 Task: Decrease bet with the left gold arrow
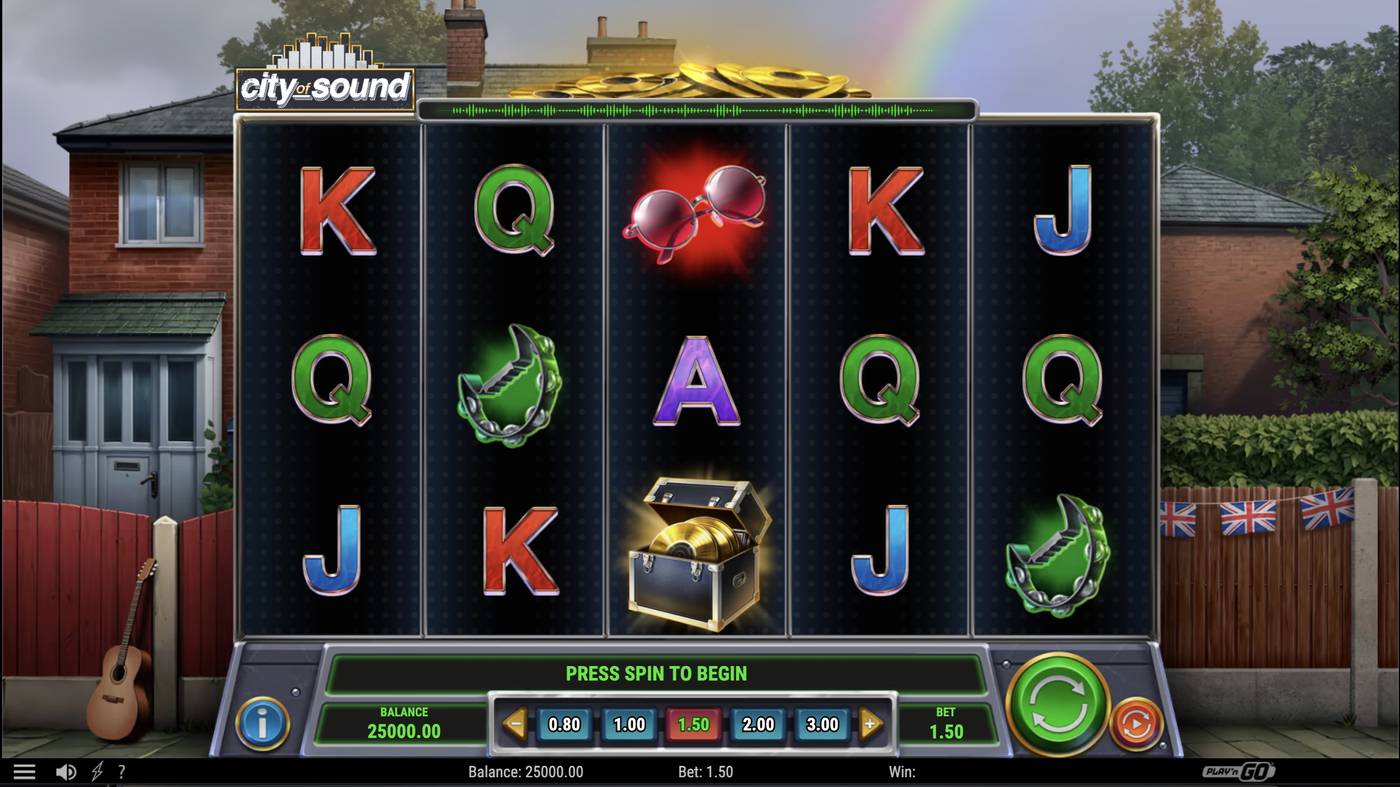pos(515,723)
